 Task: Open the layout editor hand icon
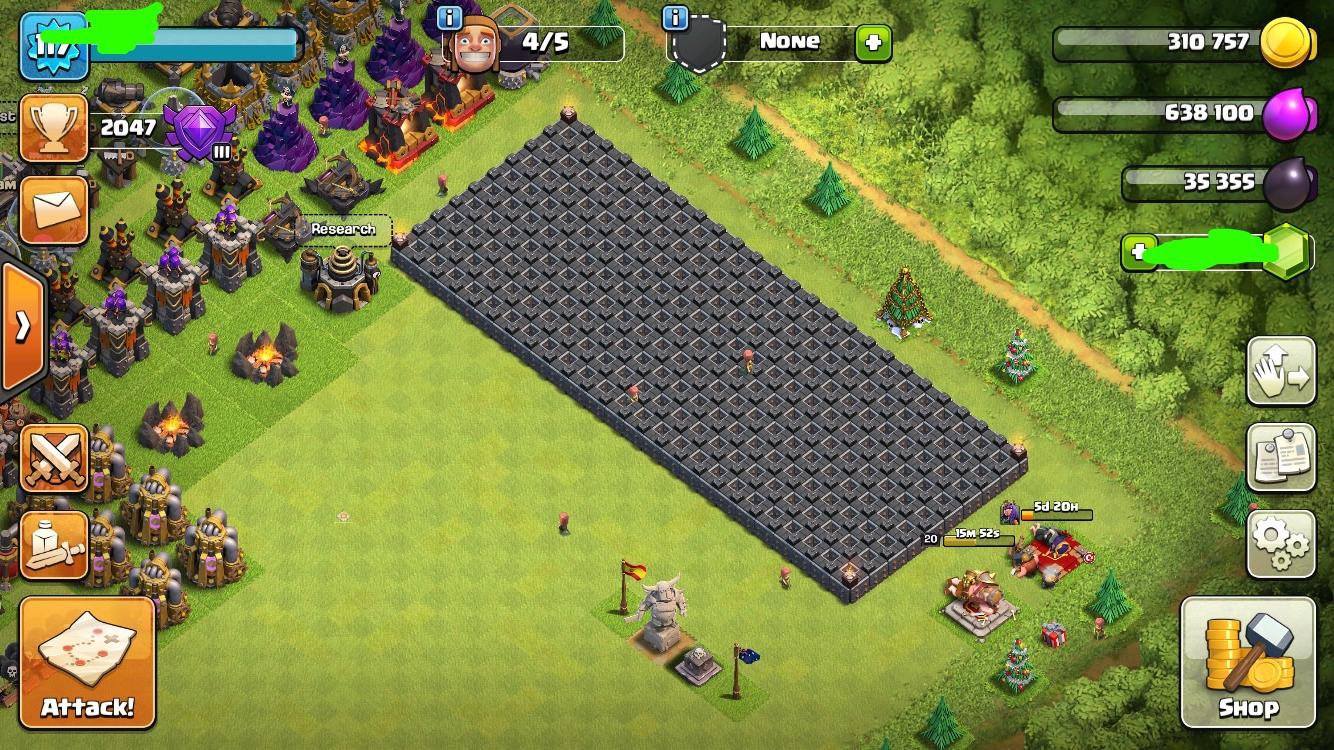(1280, 371)
